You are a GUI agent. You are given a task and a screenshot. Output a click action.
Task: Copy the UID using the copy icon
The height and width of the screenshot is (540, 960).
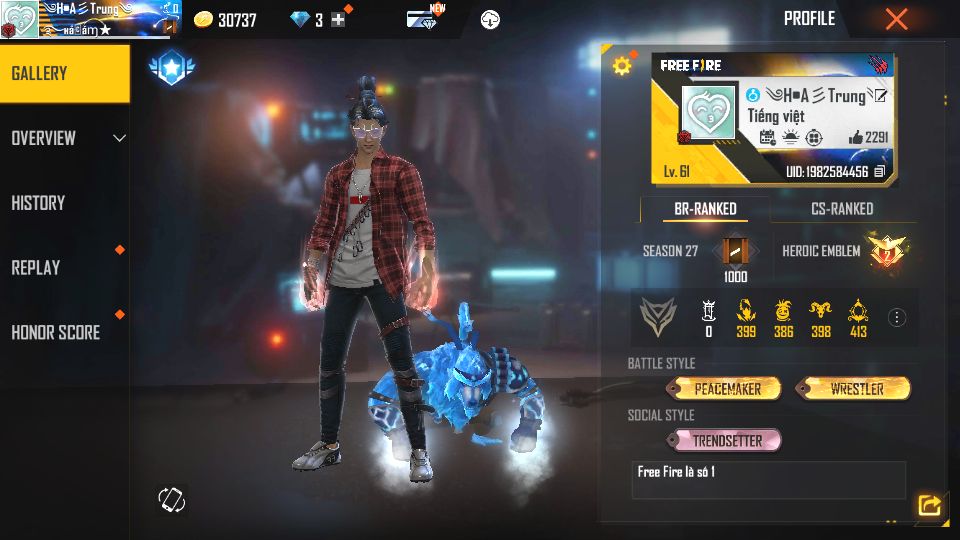pyautogui.click(x=880, y=172)
